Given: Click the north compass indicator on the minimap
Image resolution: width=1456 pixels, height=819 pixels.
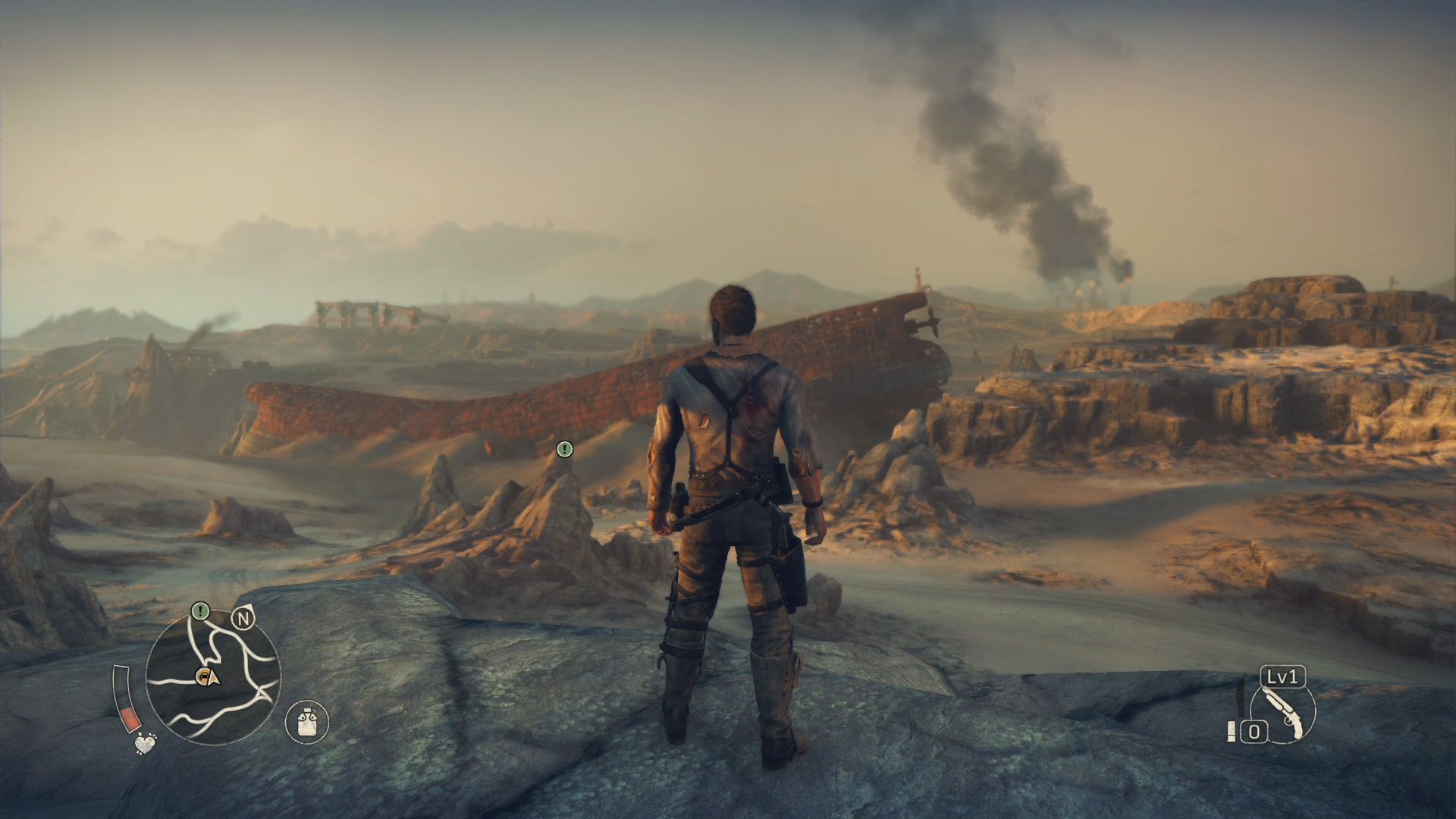Looking at the screenshot, I should (x=243, y=620).
